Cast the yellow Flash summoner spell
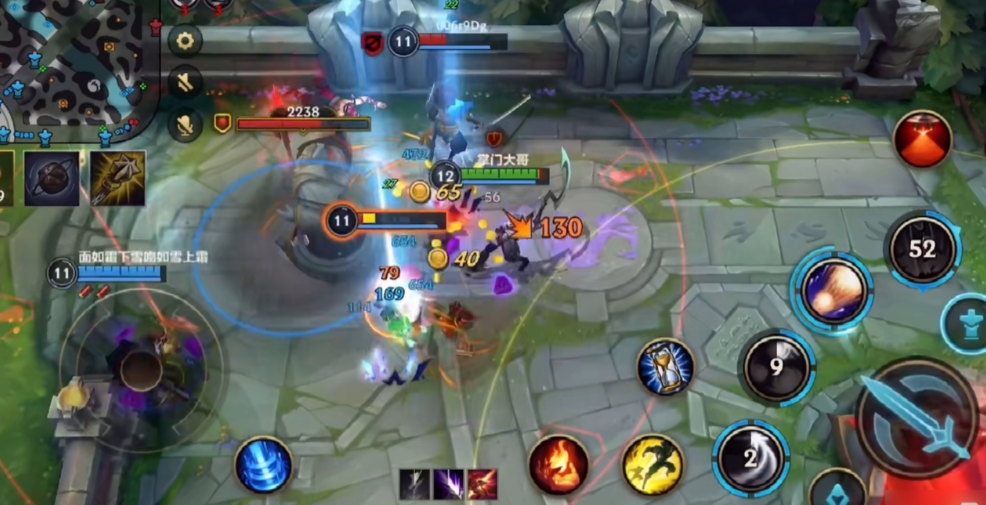986x505 pixels. [x=653, y=465]
